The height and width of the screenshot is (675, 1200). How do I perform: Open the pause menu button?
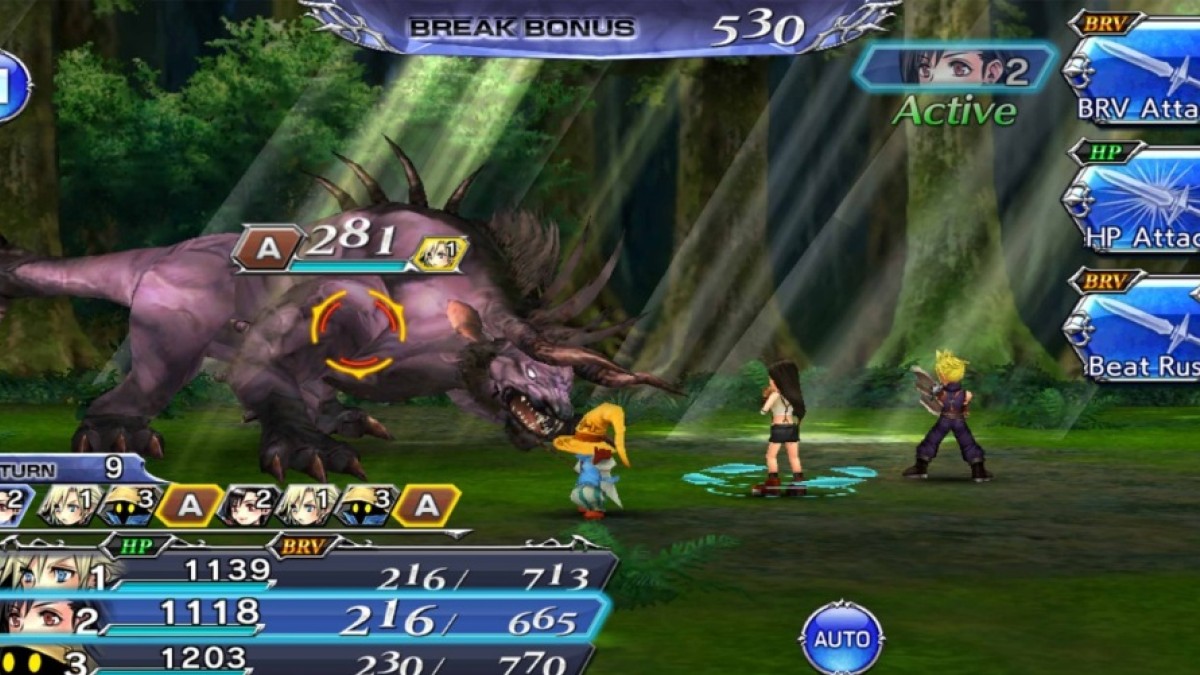[12, 87]
